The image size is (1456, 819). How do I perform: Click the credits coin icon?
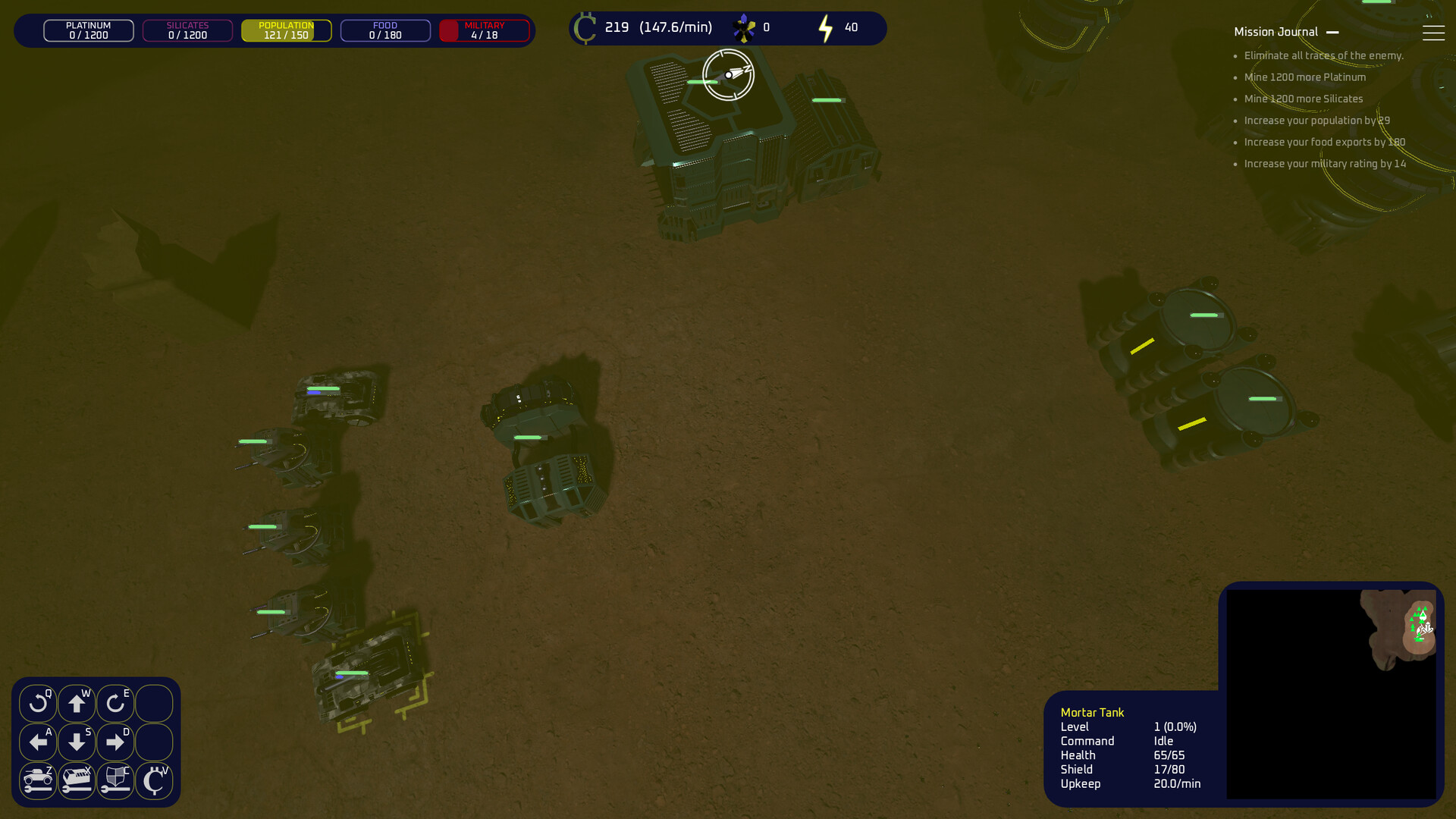click(585, 27)
